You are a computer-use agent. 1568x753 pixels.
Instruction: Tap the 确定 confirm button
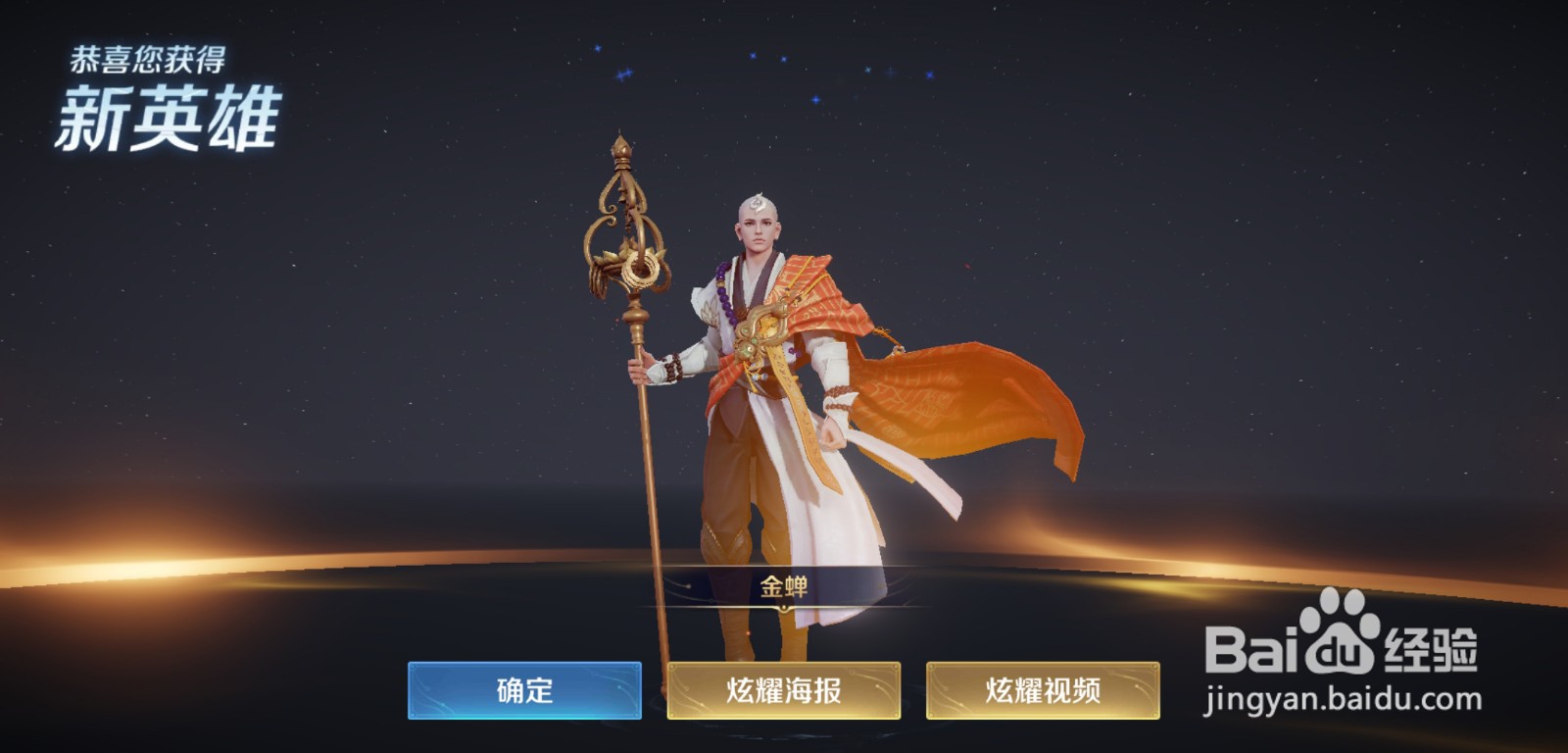[526, 689]
